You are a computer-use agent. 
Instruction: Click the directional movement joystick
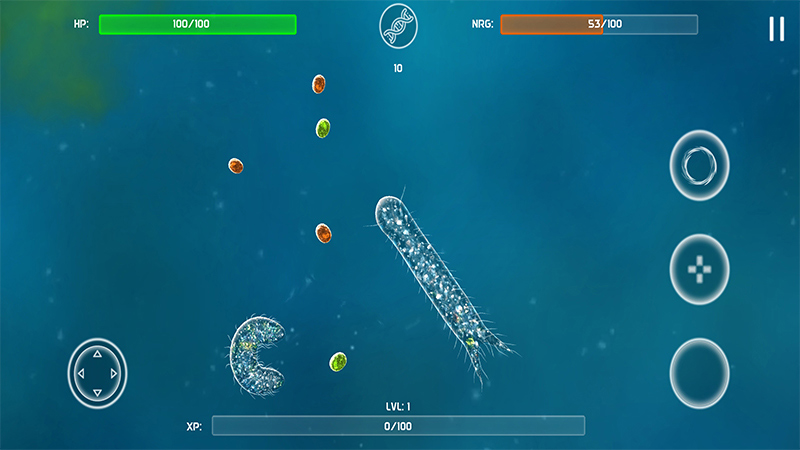click(97, 373)
